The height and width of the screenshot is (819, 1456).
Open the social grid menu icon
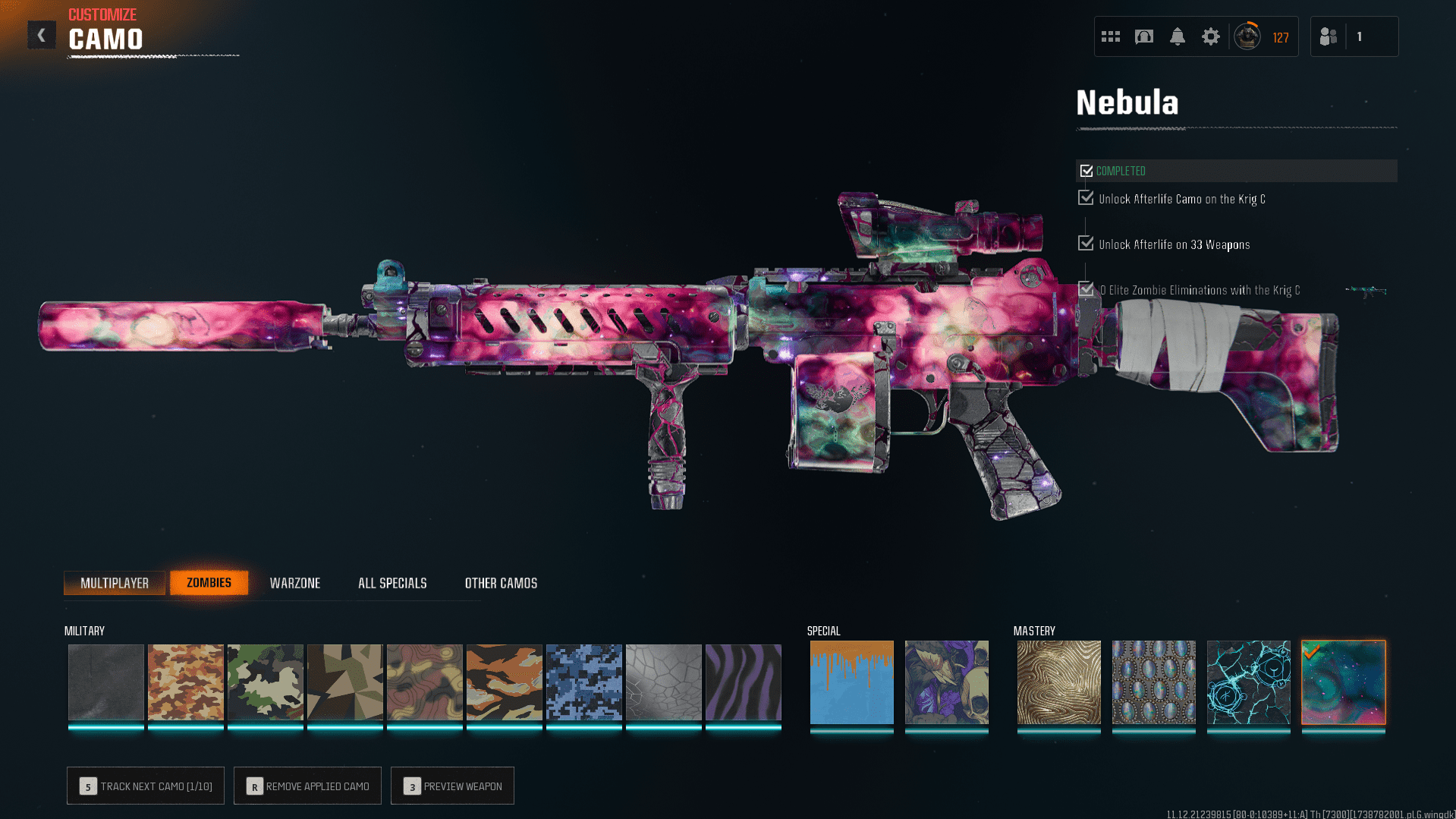tap(1110, 36)
